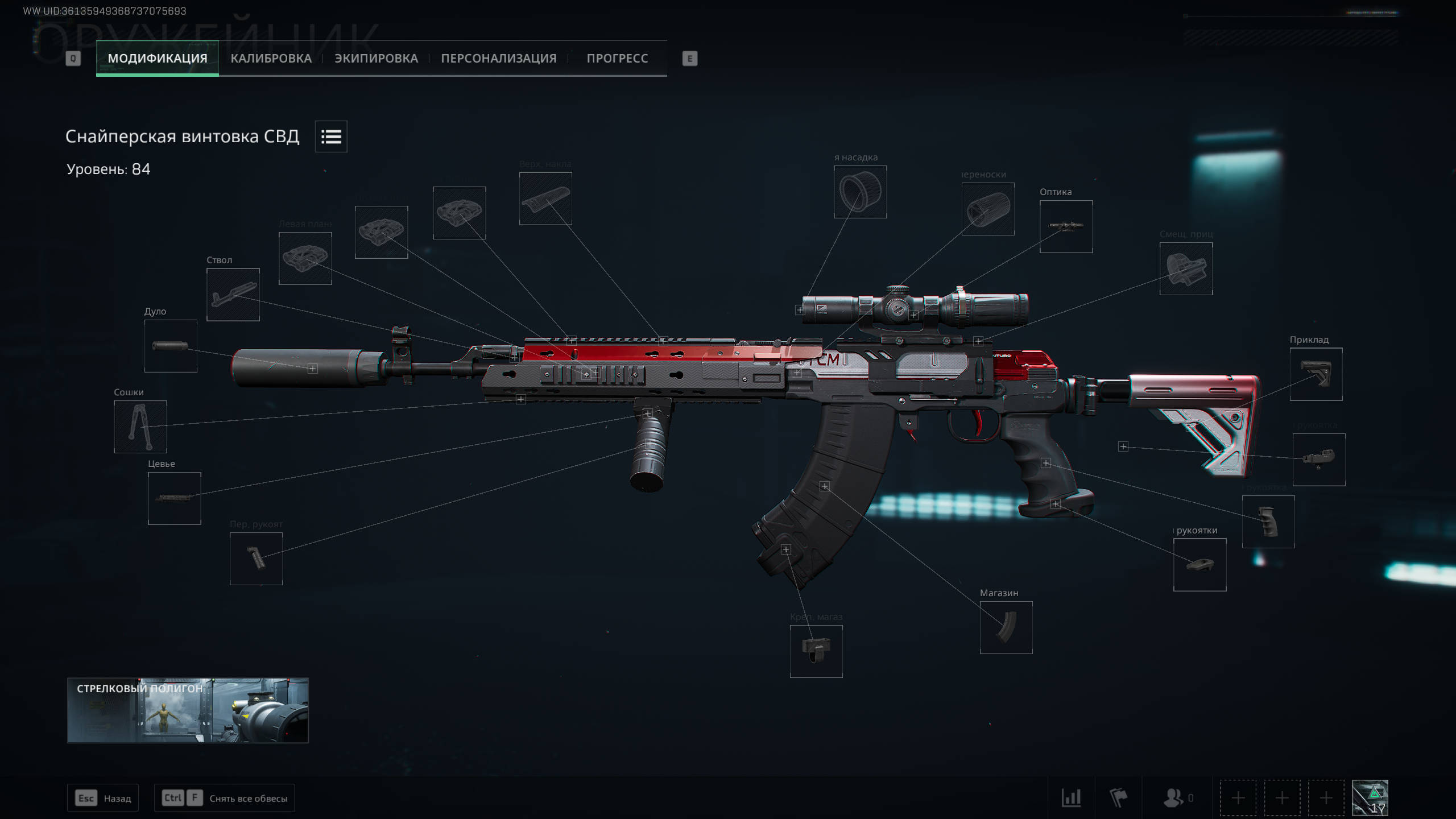Click the flag icon in bottom bar
The width and height of the screenshot is (1456, 819).
tap(1118, 798)
